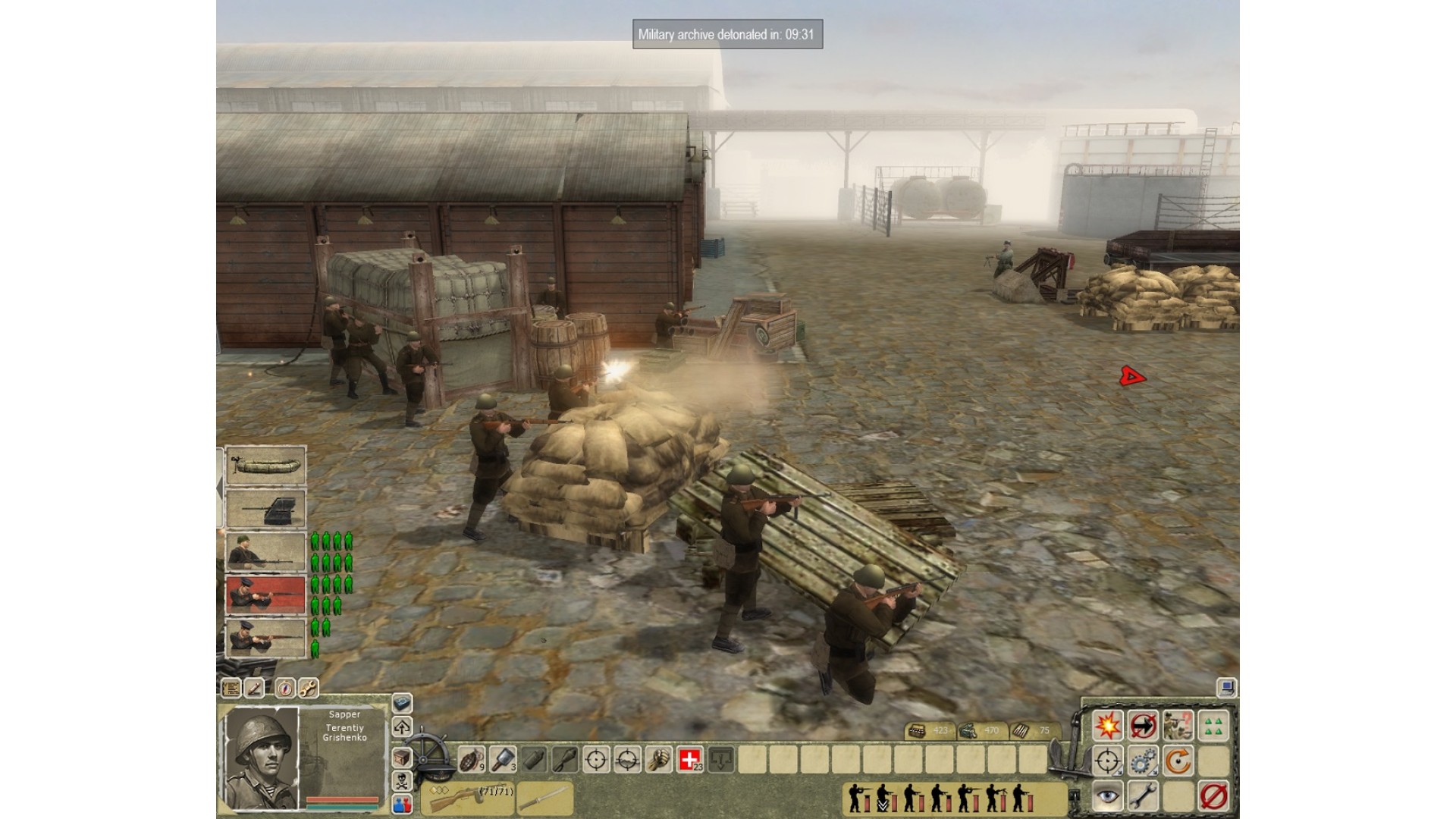Viewport: 1456px width, 819px height.
Task: Select the machine gun emplacement card
Action: click(265, 508)
